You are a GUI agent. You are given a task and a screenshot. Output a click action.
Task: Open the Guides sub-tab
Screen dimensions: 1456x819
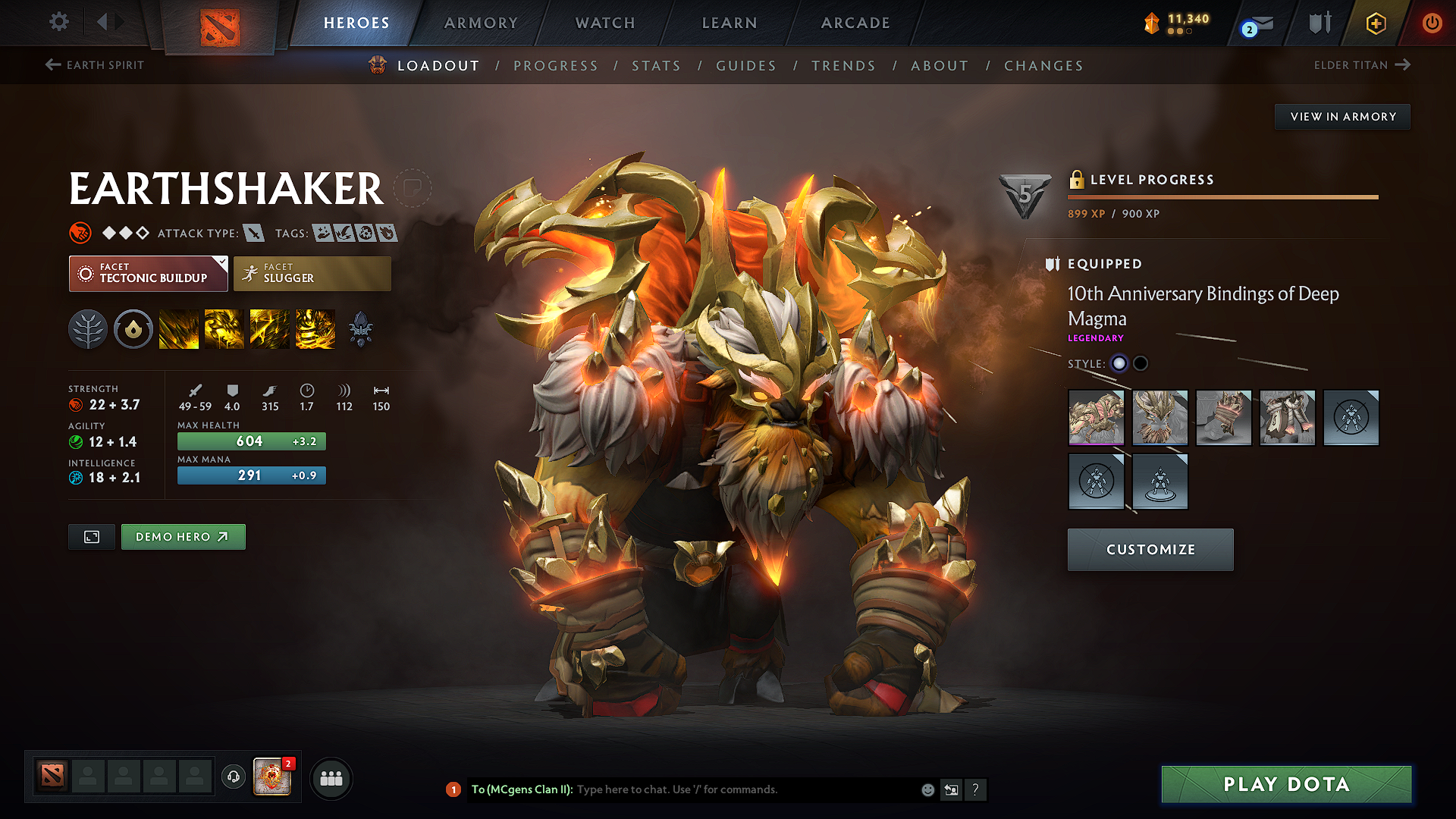click(746, 66)
